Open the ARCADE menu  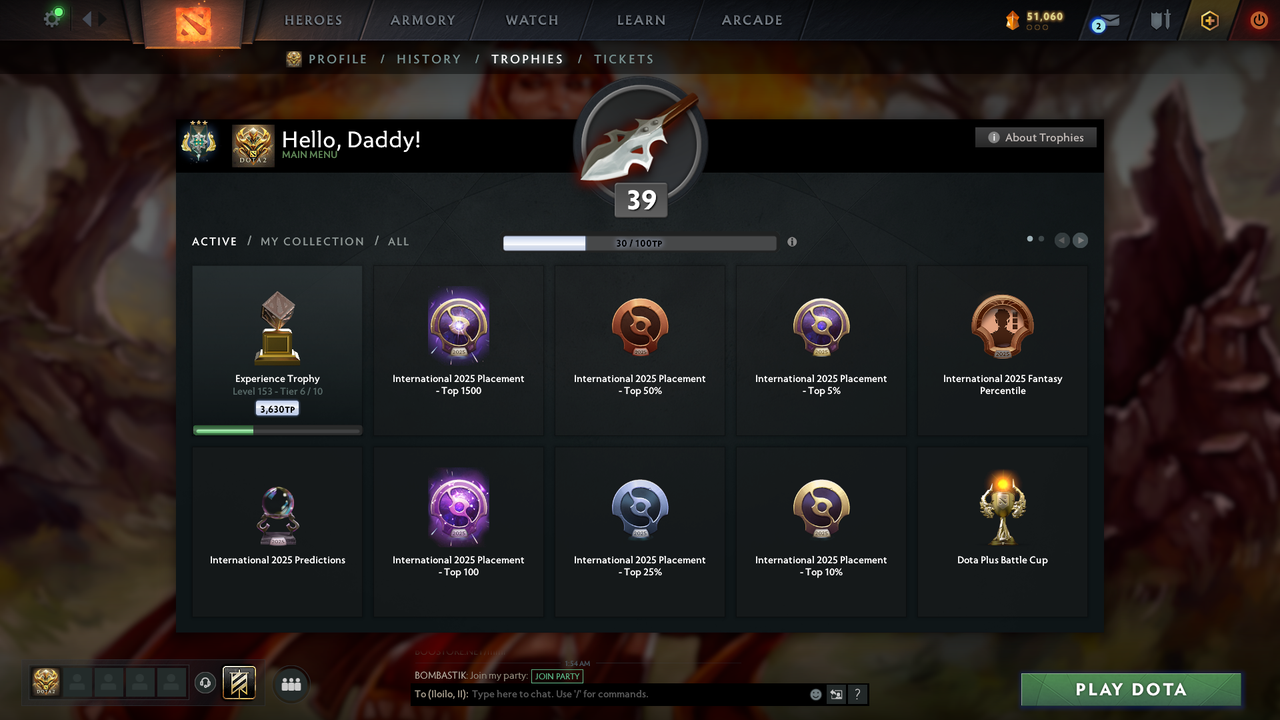(x=751, y=19)
